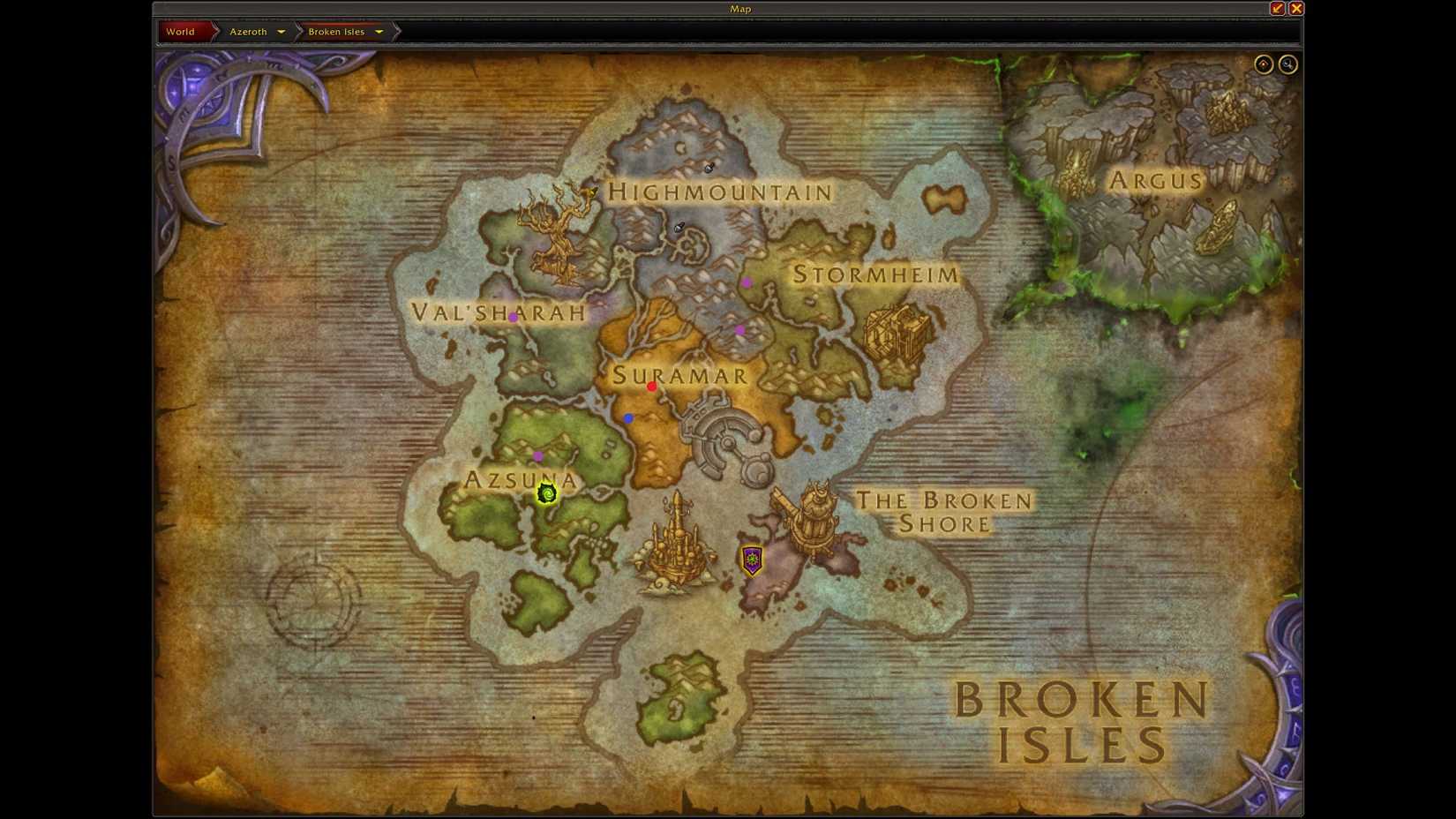Click The Broken Shore zone area
The width and height of the screenshot is (1456, 819).
coord(944,512)
